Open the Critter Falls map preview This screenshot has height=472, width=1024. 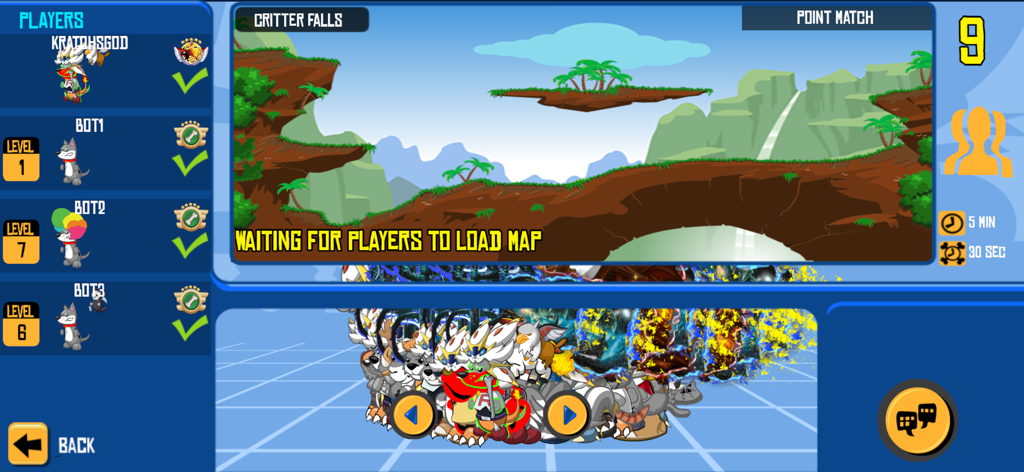click(583, 135)
